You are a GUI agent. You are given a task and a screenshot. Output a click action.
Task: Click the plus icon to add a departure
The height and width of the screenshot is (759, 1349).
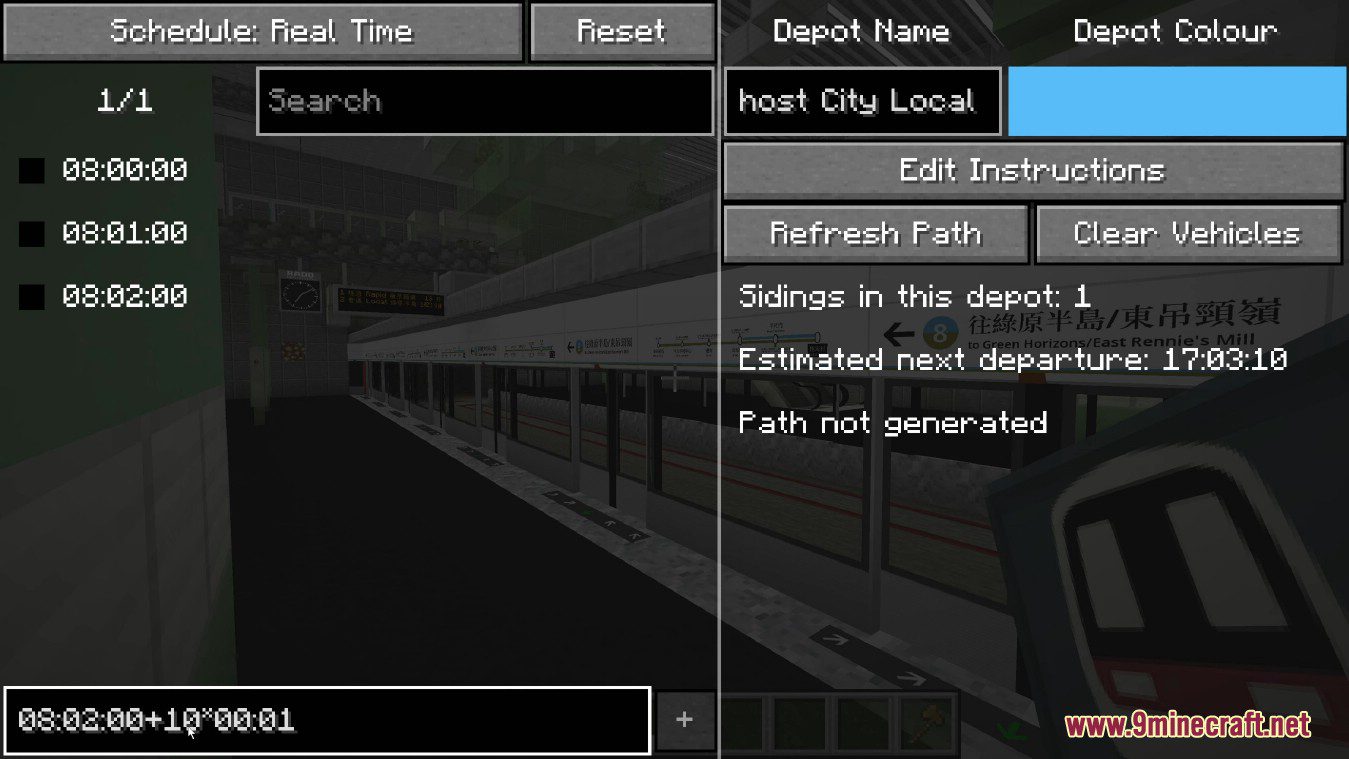tap(685, 718)
